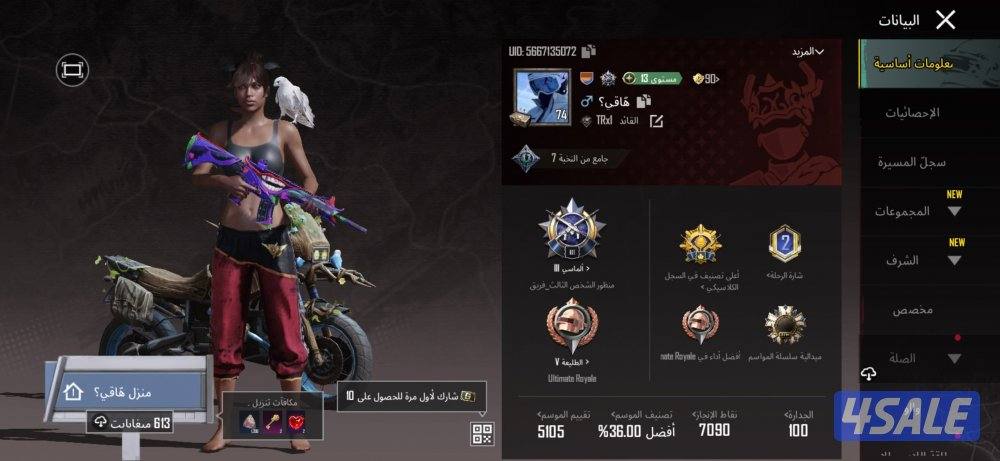This screenshot has height=461, width=1000.
Task: Tap the share for first time prompt
Action: tap(412, 395)
